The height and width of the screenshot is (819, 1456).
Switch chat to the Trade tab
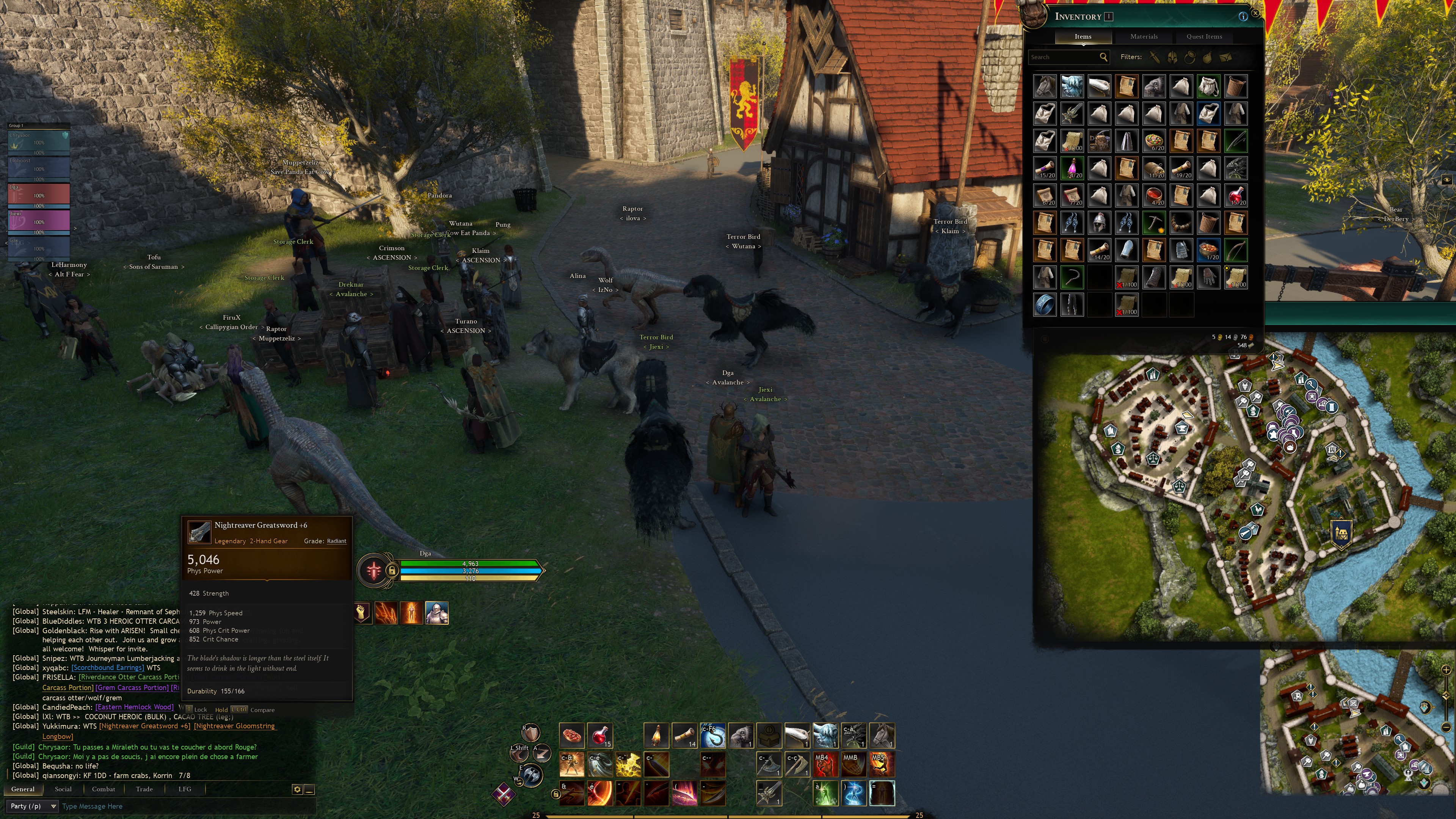pos(144,789)
